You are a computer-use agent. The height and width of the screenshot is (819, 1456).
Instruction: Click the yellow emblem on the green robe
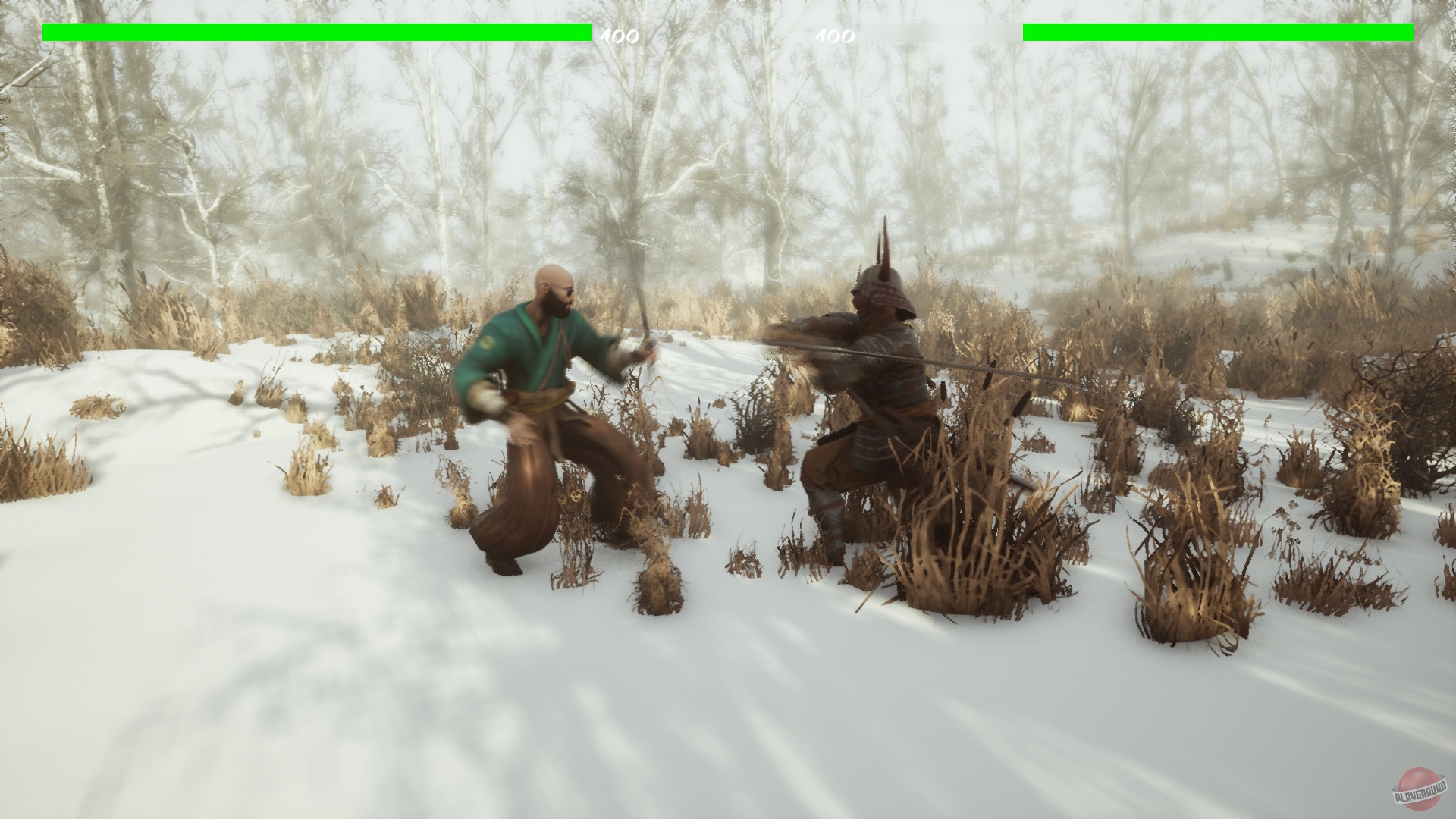coord(488,342)
